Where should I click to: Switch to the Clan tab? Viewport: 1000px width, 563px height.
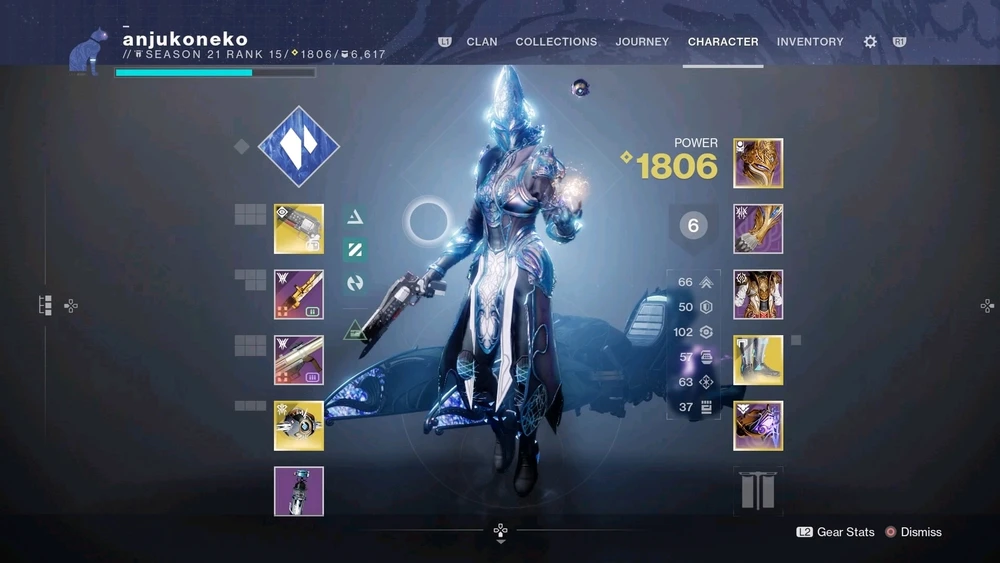pyautogui.click(x=482, y=42)
